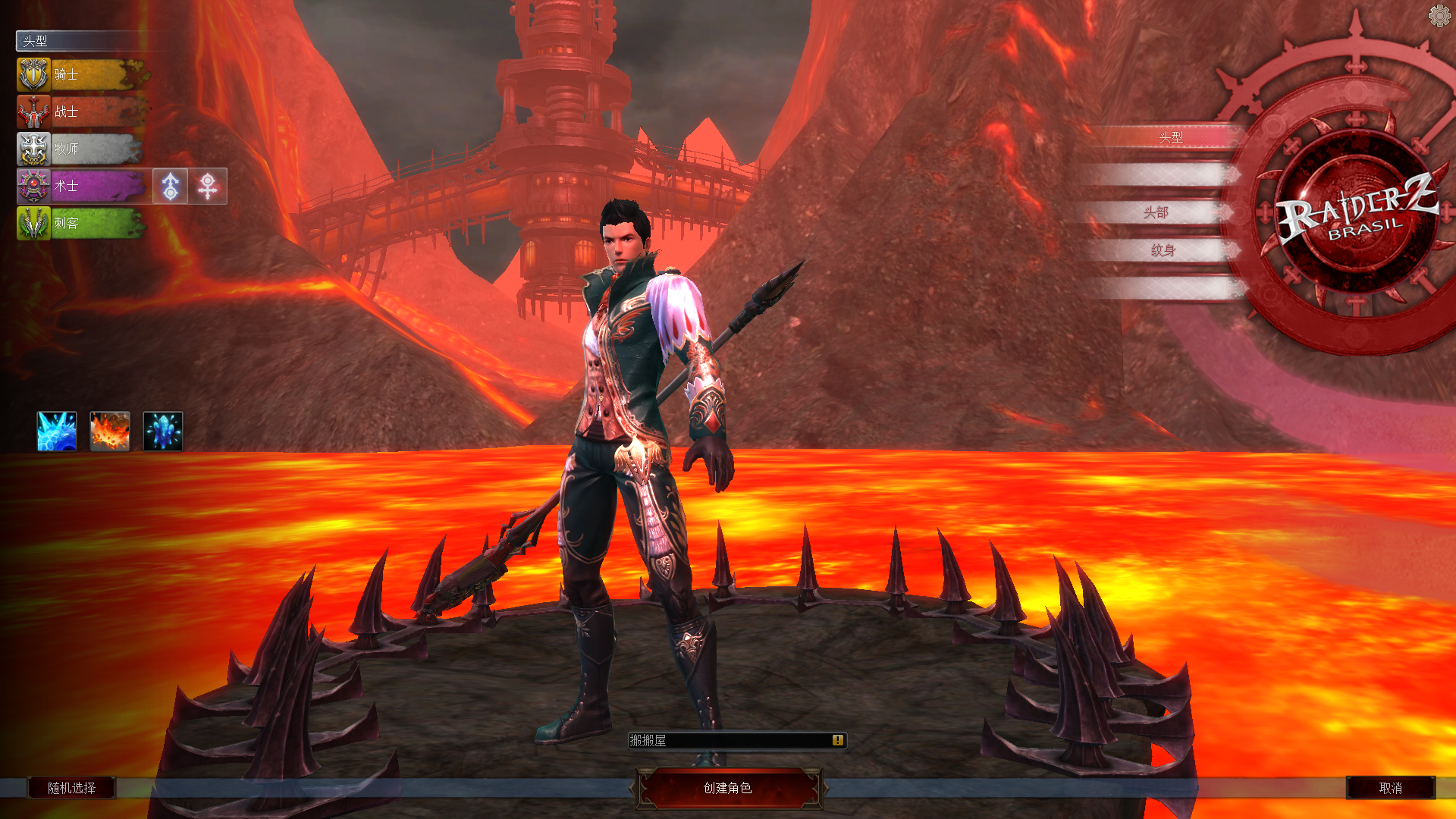The width and height of the screenshot is (1456, 819).
Task: Randomize appearance with 随机选择
Action: pos(72,788)
